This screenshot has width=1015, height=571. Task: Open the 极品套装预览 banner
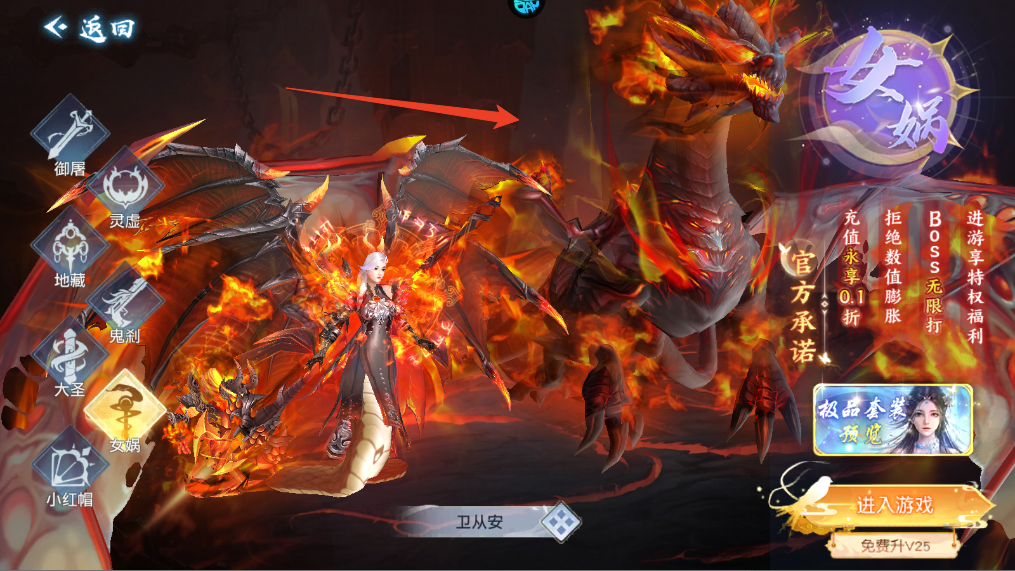(x=892, y=419)
